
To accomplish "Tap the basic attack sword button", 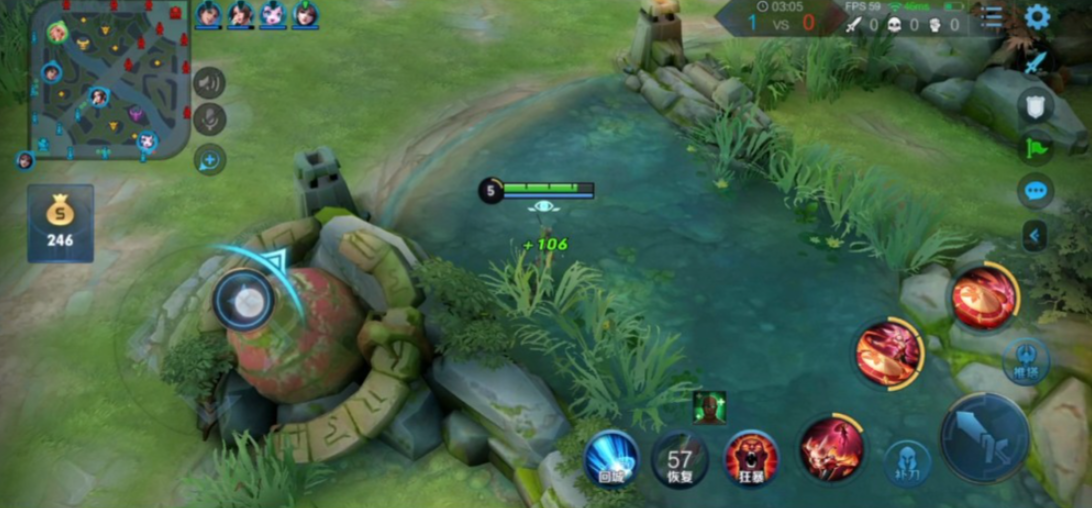I will point(985,437).
